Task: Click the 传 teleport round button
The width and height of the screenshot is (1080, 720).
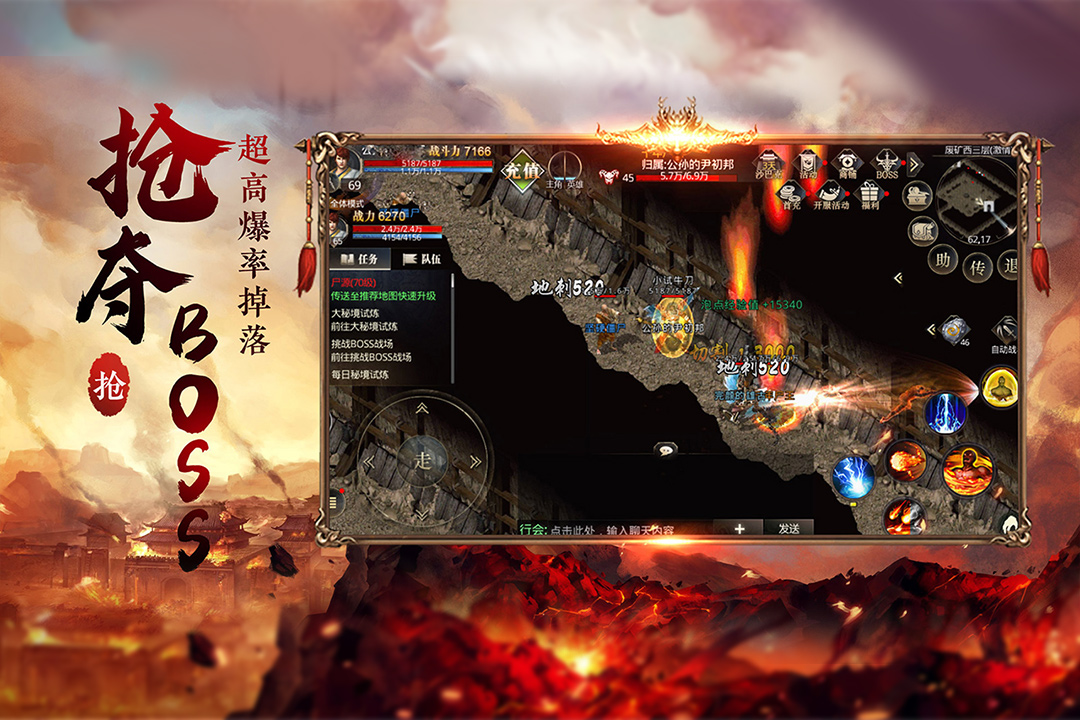Action: pyautogui.click(x=977, y=267)
